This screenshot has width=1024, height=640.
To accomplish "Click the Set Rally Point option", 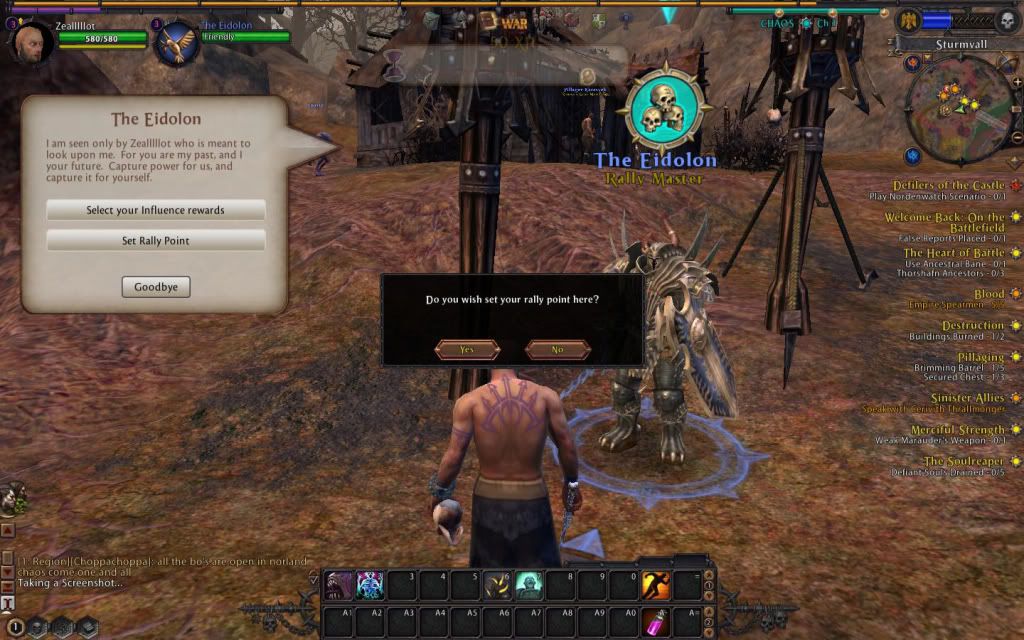I will (x=155, y=240).
